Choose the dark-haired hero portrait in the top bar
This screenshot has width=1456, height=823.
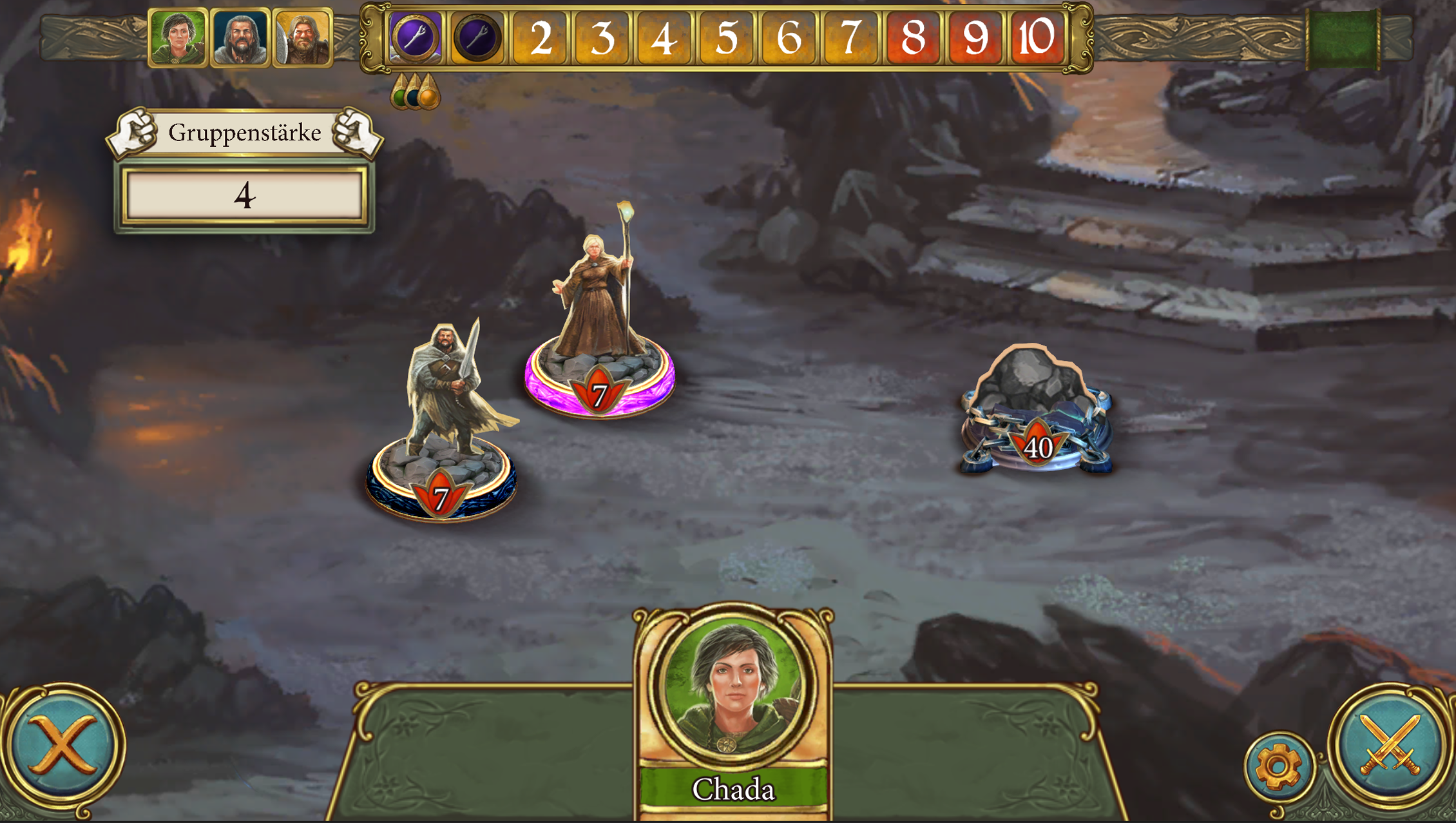tap(240, 37)
